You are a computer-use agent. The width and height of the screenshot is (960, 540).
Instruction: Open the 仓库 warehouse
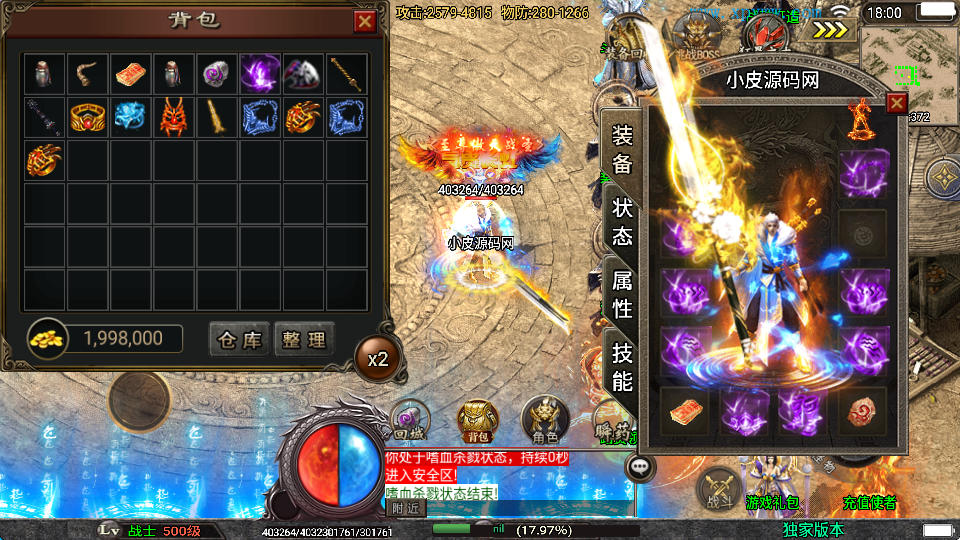pos(239,340)
